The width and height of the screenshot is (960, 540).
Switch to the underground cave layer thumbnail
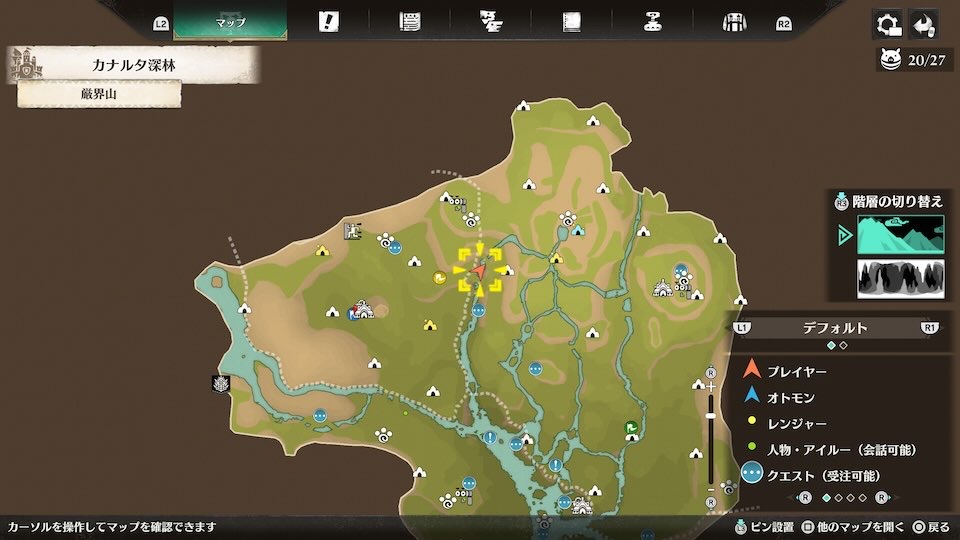coord(900,279)
